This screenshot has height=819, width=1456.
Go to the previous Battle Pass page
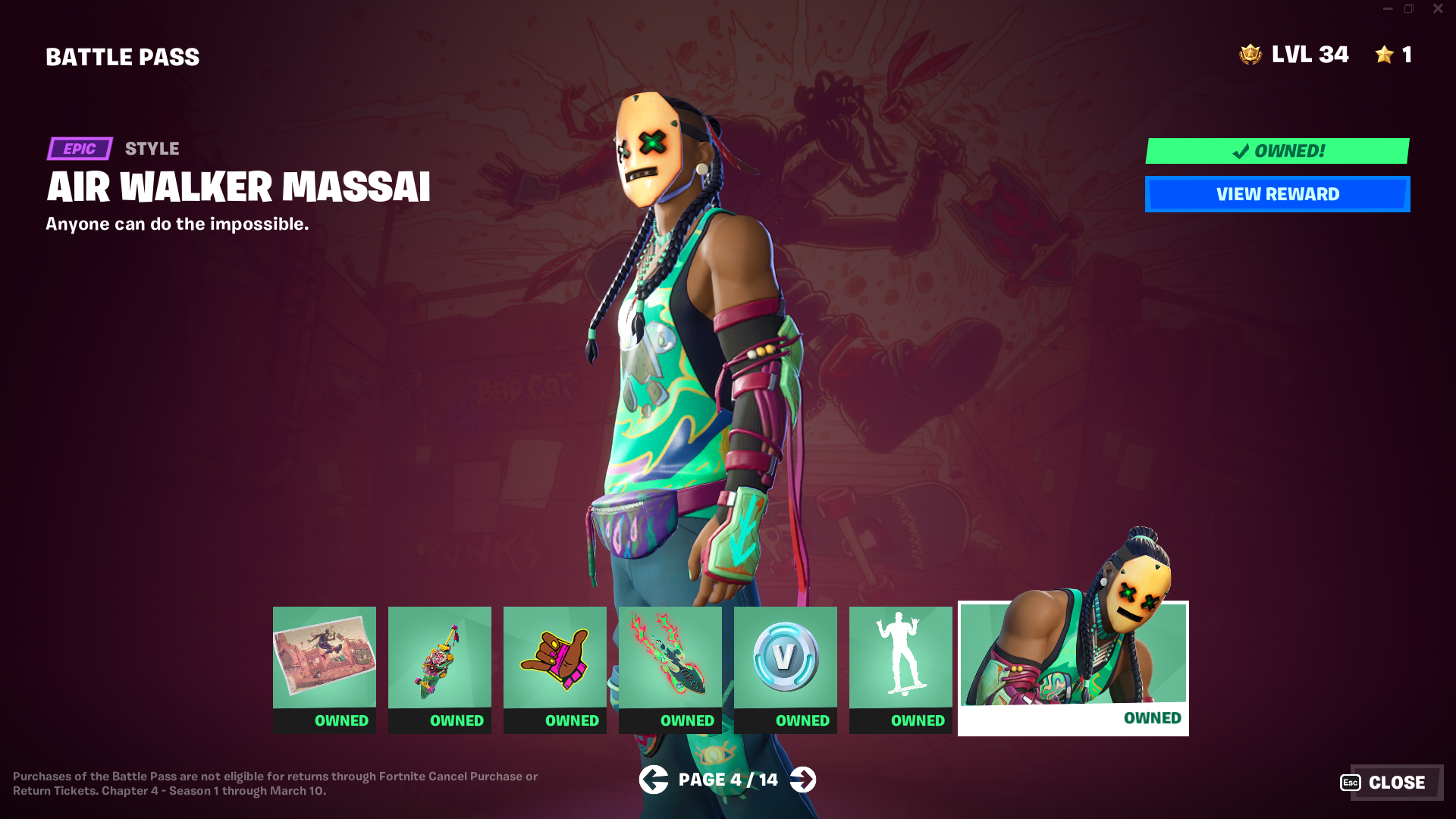(653, 780)
